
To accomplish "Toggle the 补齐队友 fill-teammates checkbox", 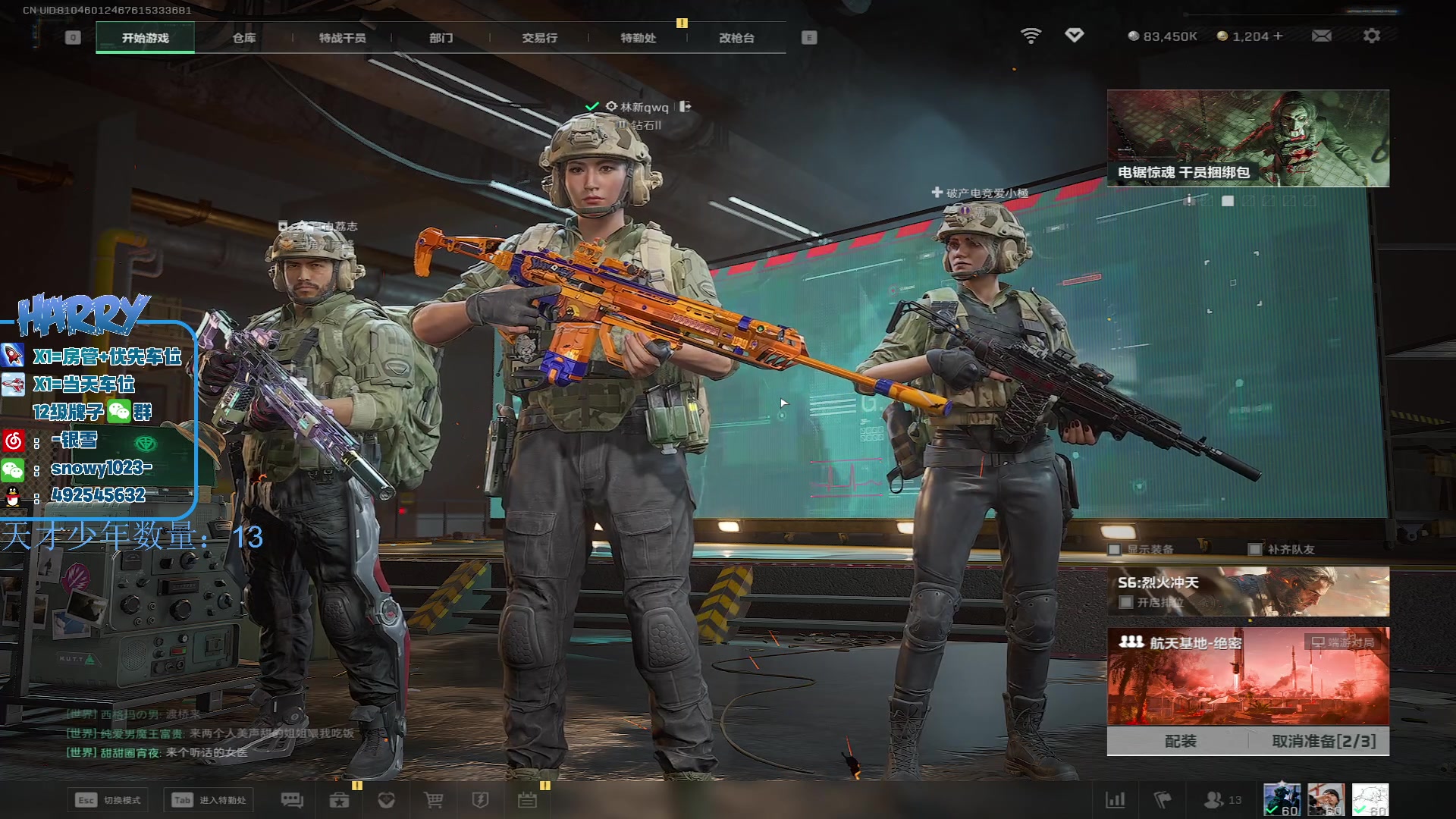I will coord(1255,549).
